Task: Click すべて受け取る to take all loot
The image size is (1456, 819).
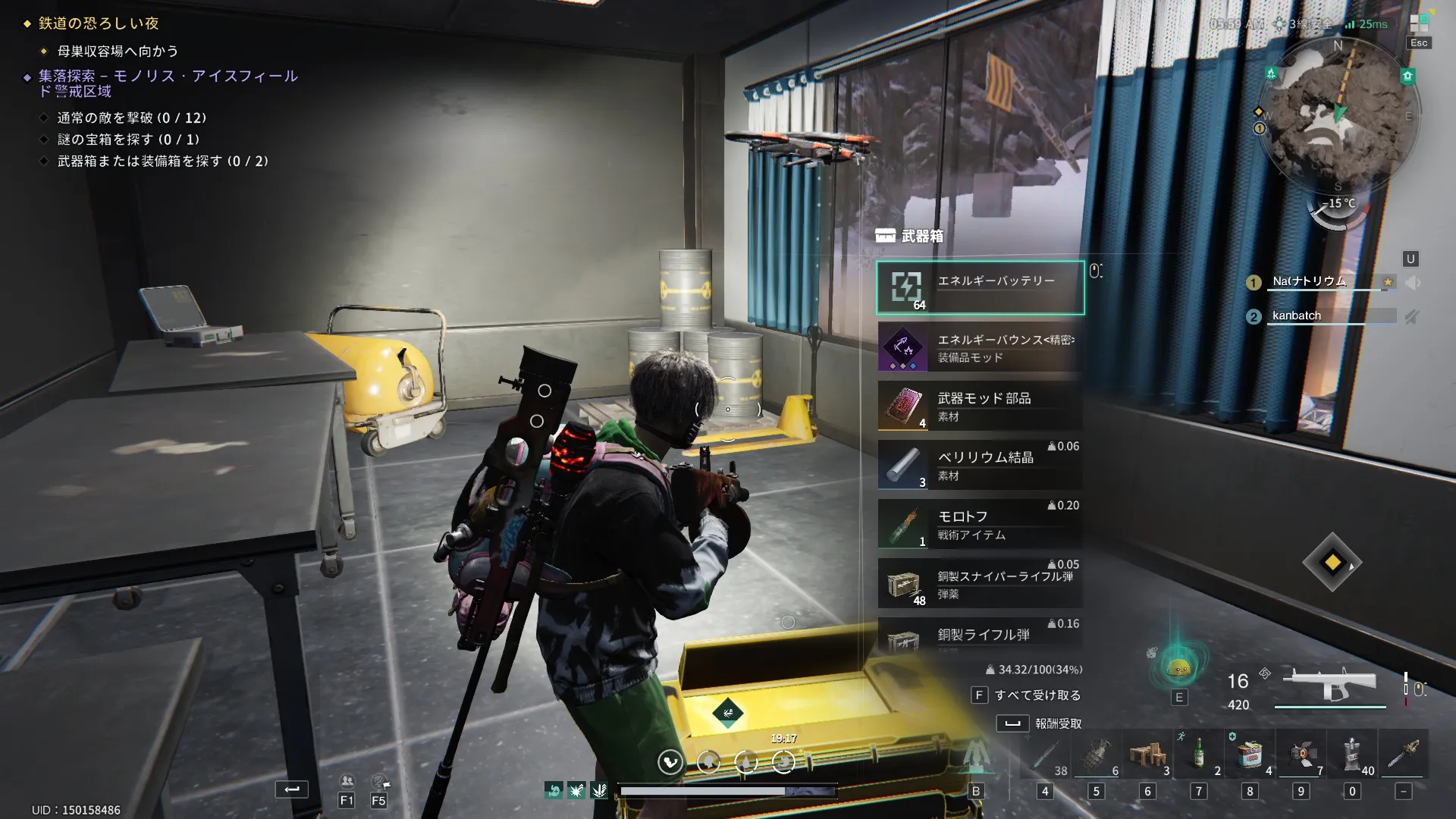Action: click(x=1028, y=695)
